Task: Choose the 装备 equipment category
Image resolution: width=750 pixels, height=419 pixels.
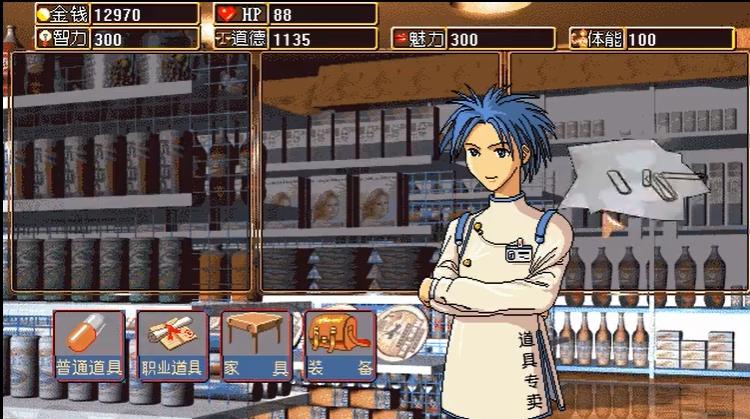Action: point(340,345)
